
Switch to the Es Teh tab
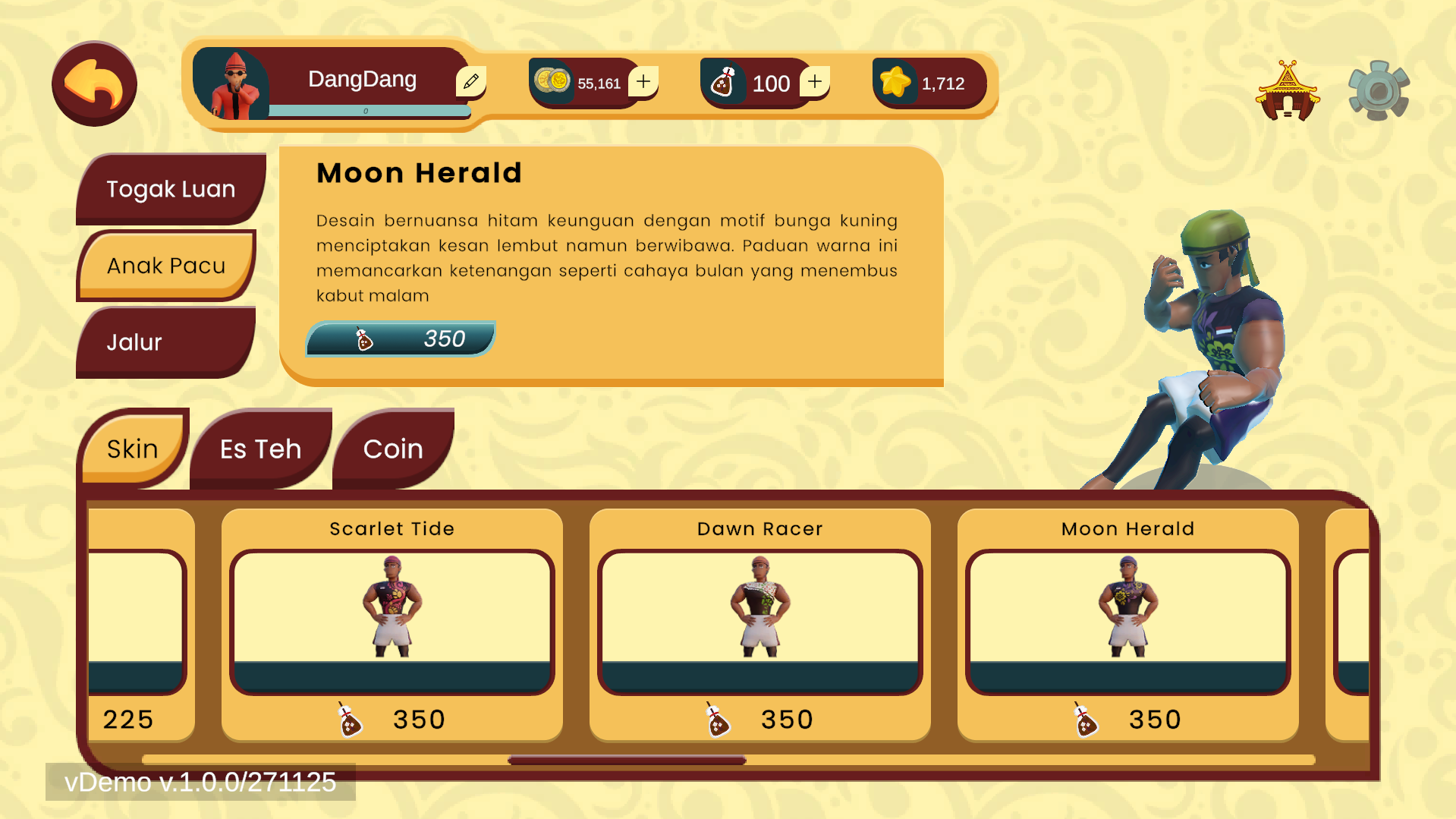[x=259, y=449]
